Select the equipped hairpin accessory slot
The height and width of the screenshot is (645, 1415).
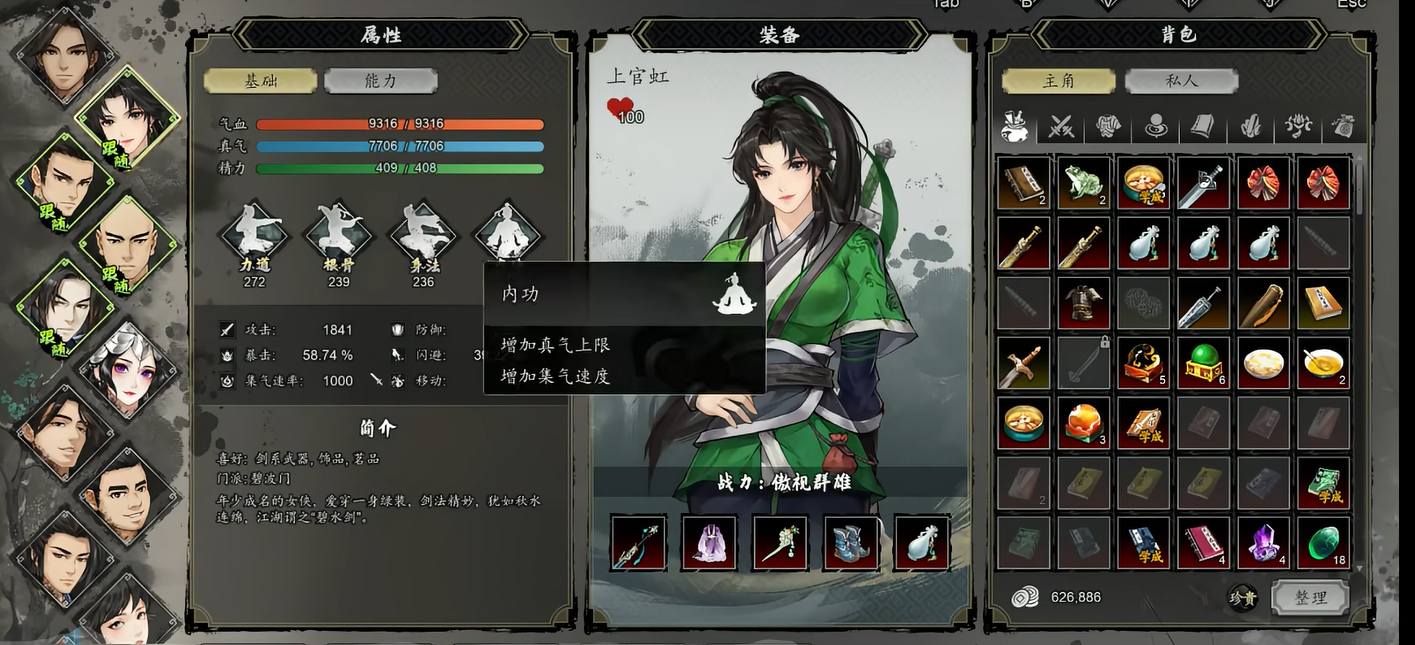(780, 543)
